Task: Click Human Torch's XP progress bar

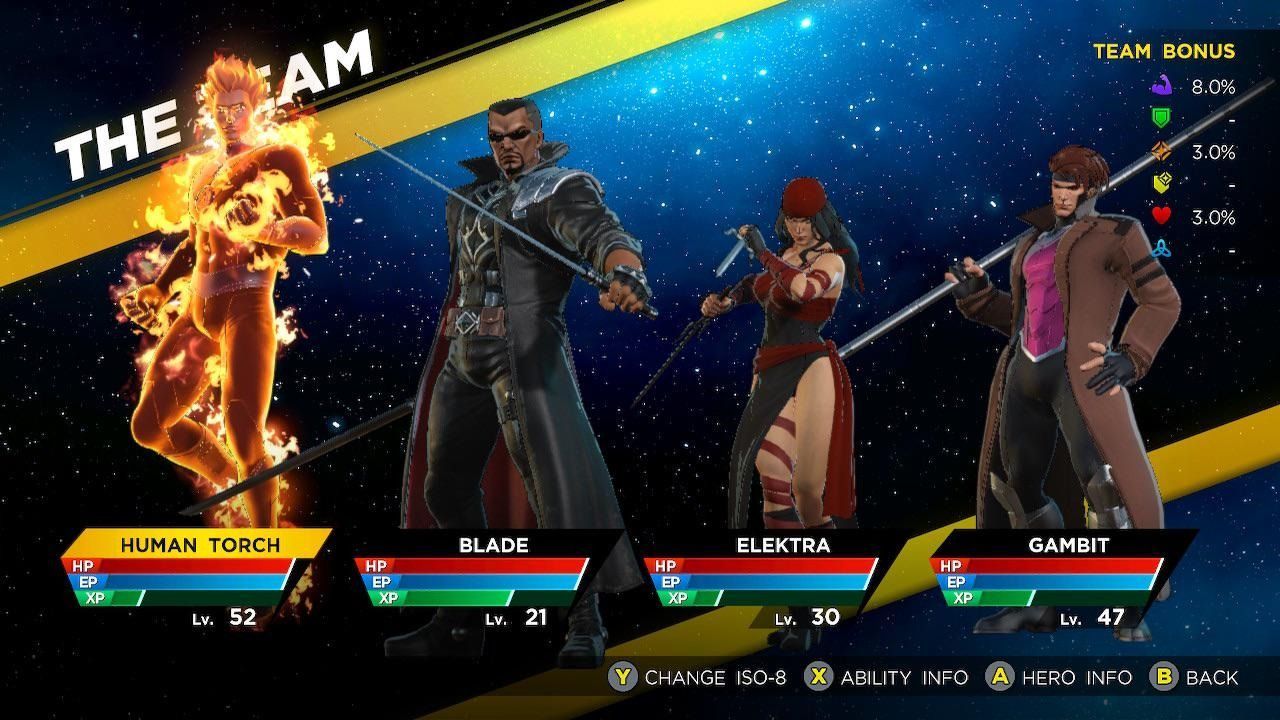Action: [x=182, y=599]
